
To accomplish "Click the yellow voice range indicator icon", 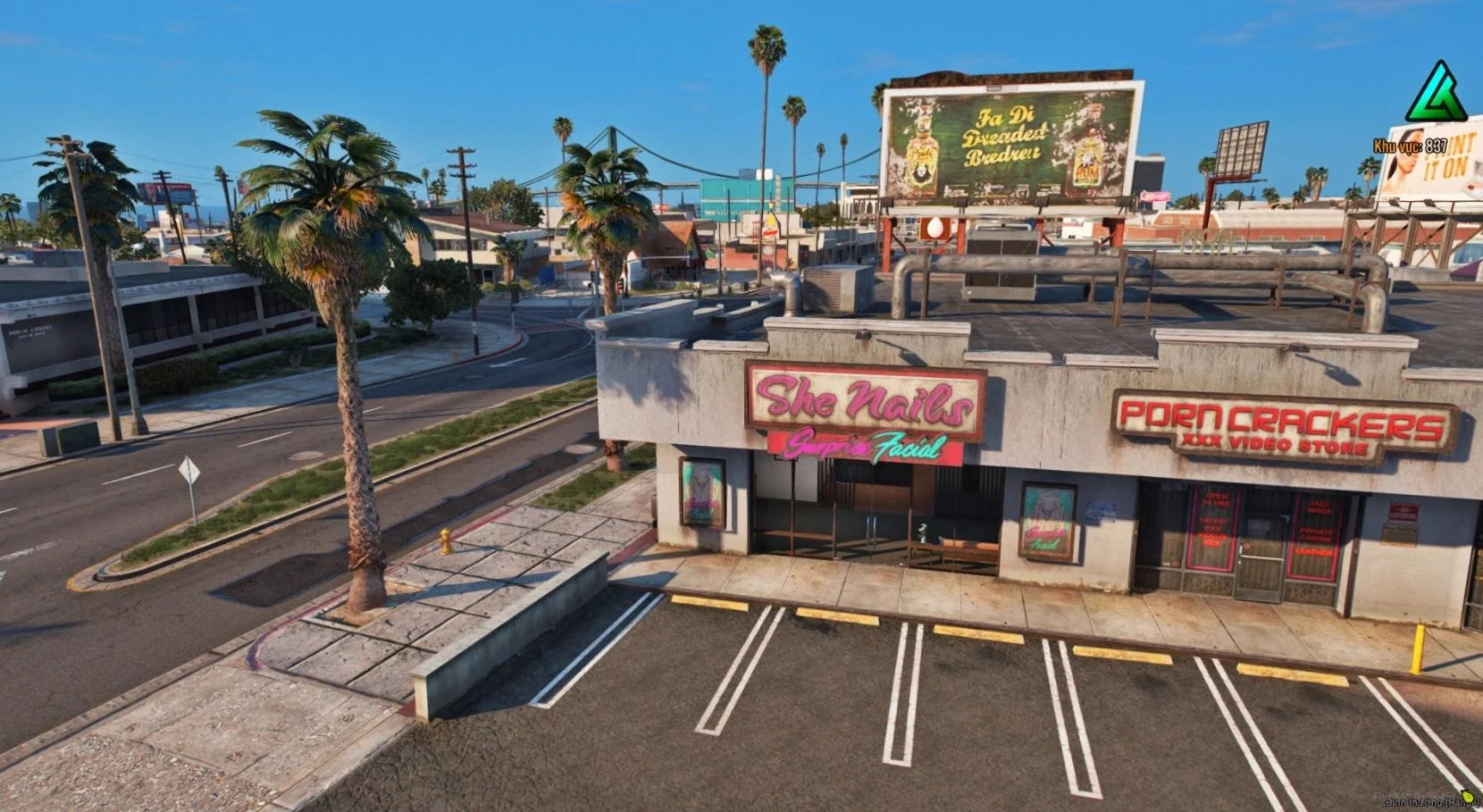I will point(1469,797).
